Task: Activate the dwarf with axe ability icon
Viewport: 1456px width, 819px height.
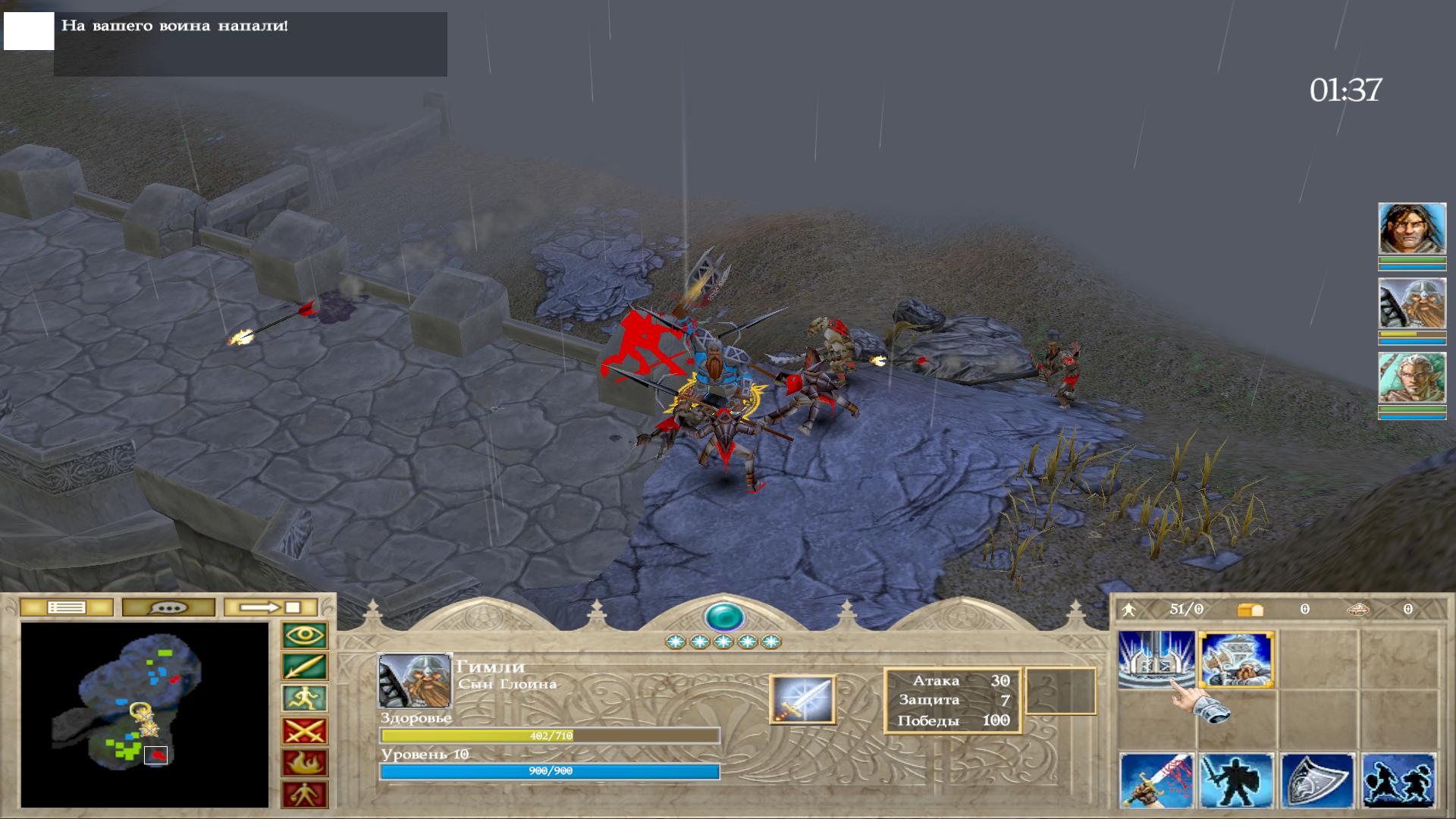Action: [1237, 660]
